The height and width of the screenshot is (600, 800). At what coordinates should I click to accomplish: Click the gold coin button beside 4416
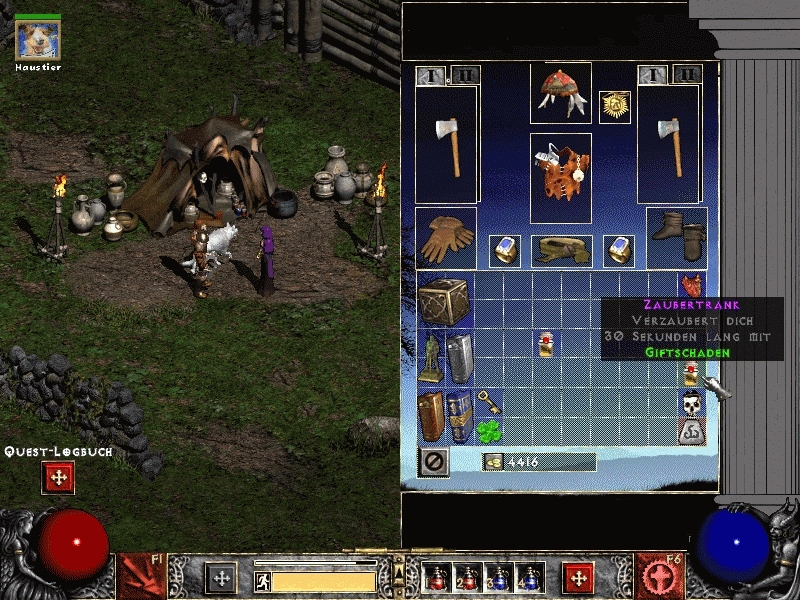click(x=492, y=461)
